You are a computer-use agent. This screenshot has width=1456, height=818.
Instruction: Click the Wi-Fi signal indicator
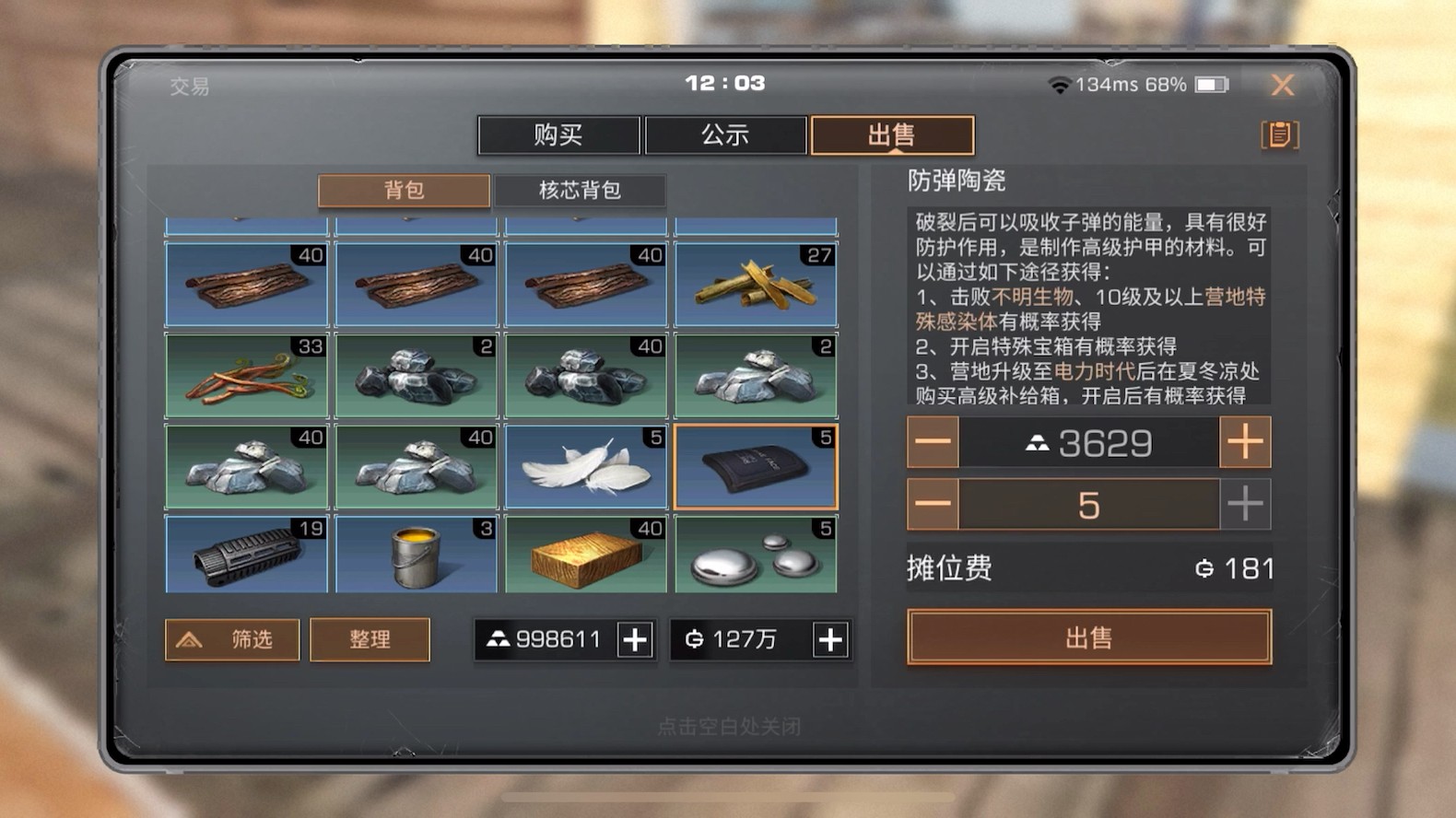[x=1058, y=84]
